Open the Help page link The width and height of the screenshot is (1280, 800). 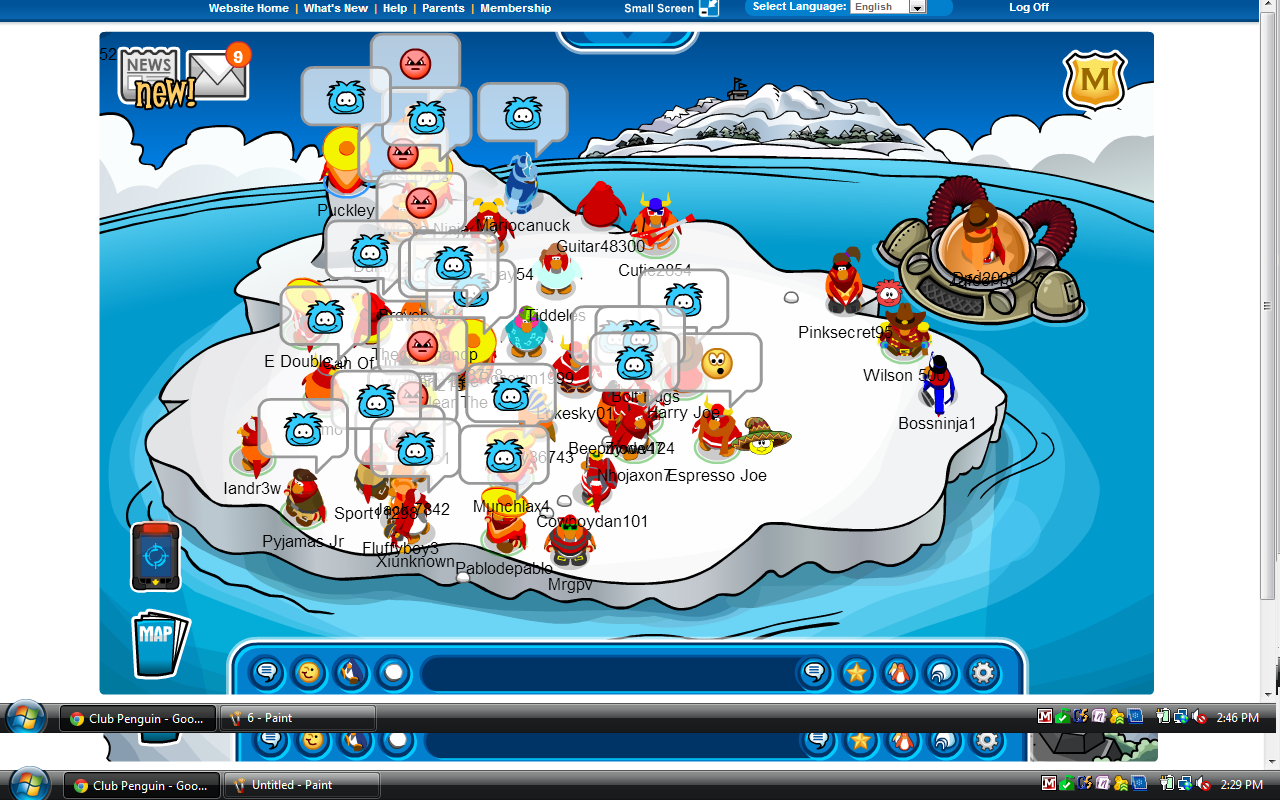pos(395,8)
